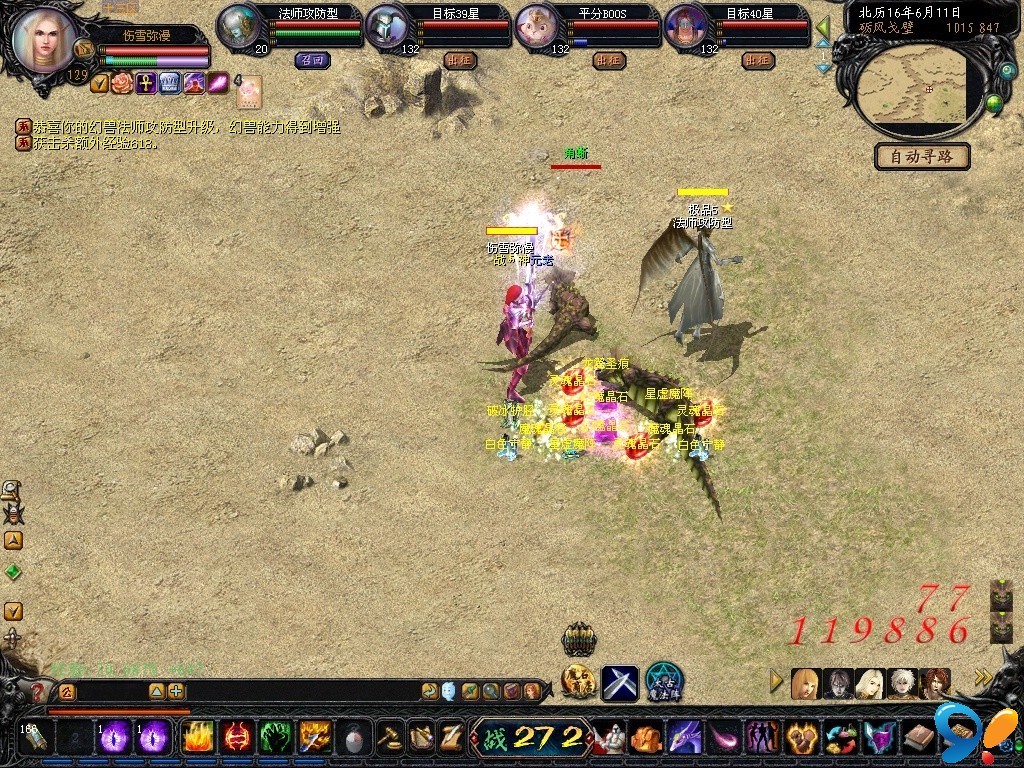The width and height of the screenshot is (1024, 768).
Task: Select the golden ankh buff icon
Action: pos(146,83)
